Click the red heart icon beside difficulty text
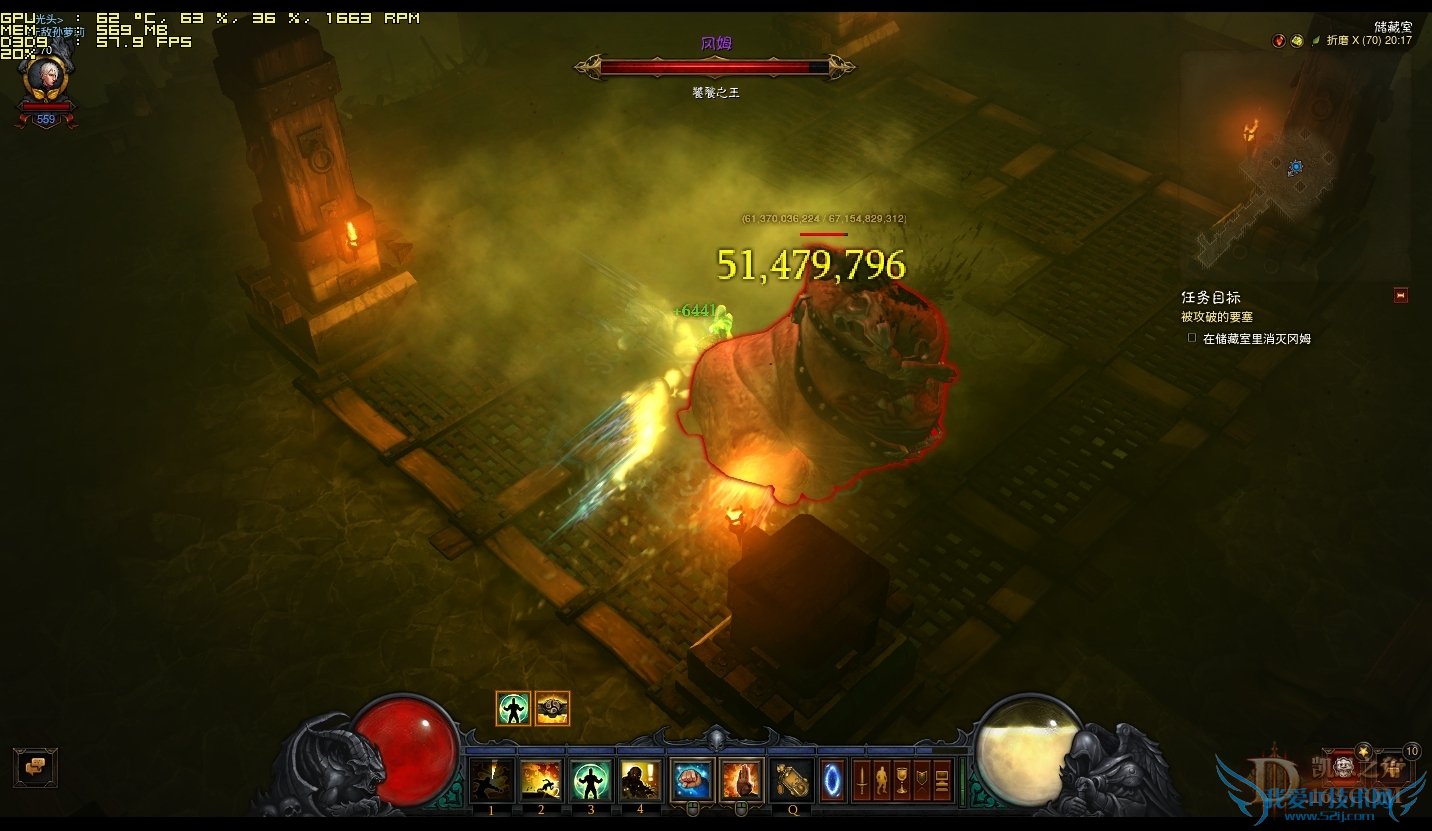Screen dimensions: 1432x831 pos(1278,41)
